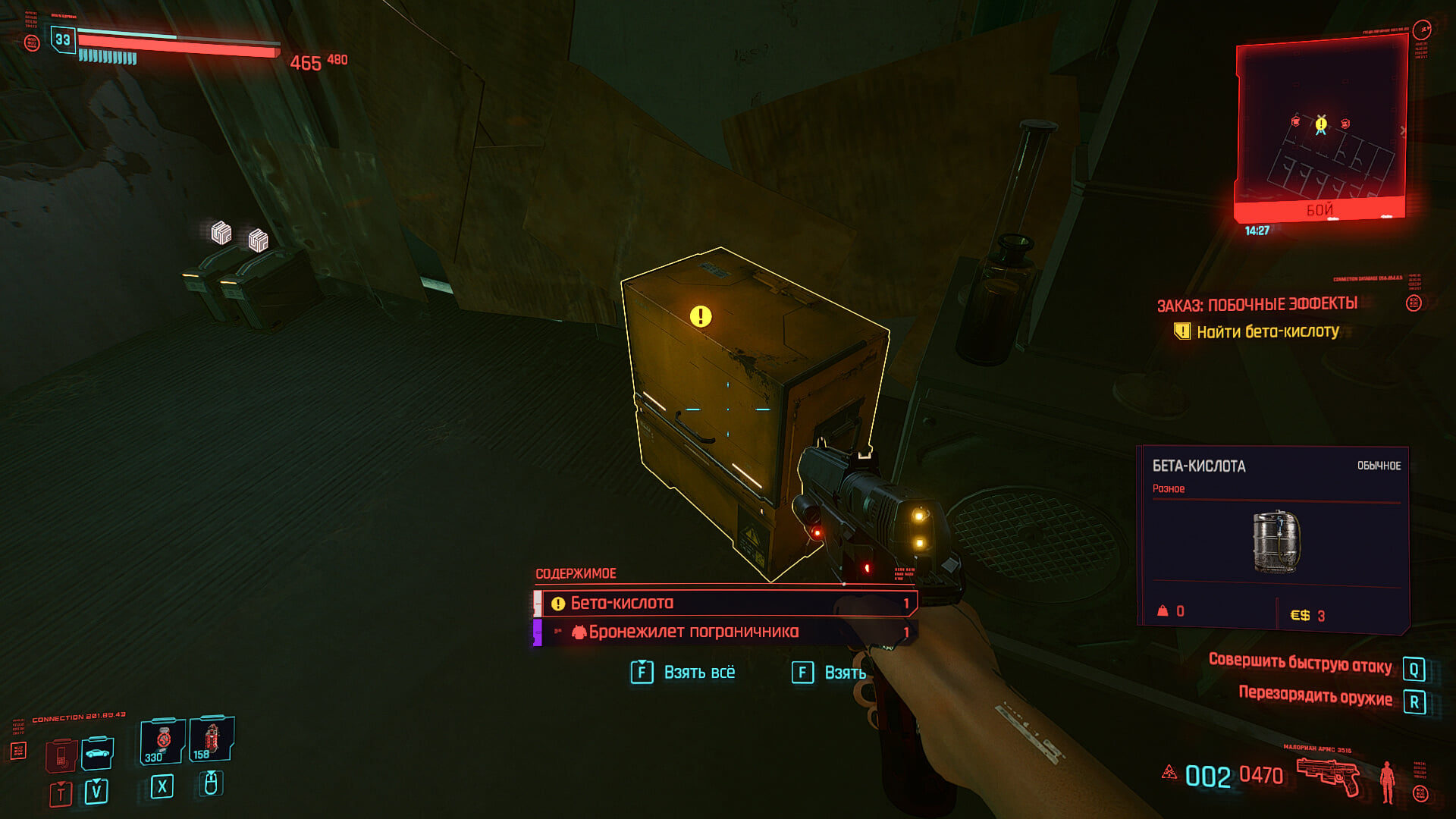Click the Взять всё button label
1456x819 pixels.
[698, 673]
